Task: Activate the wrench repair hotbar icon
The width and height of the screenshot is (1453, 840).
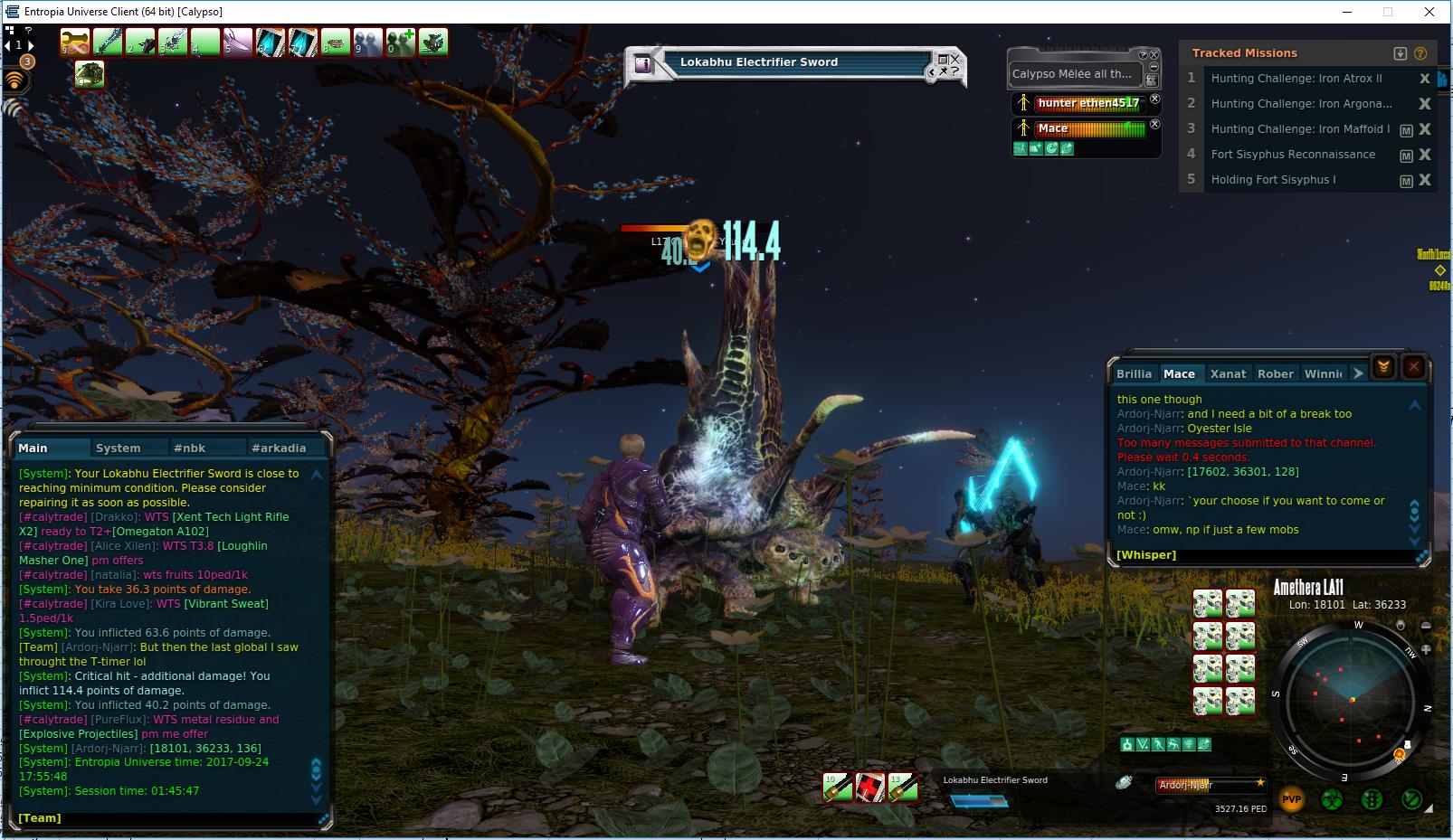Action: 74,42
